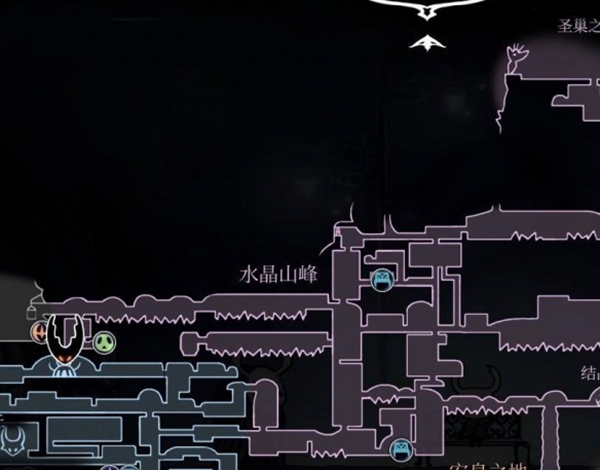Image resolution: width=600 pixels, height=470 pixels.
Task: Select the Knight's position marker on the map
Action: pyautogui.click(x=67, y=338)
